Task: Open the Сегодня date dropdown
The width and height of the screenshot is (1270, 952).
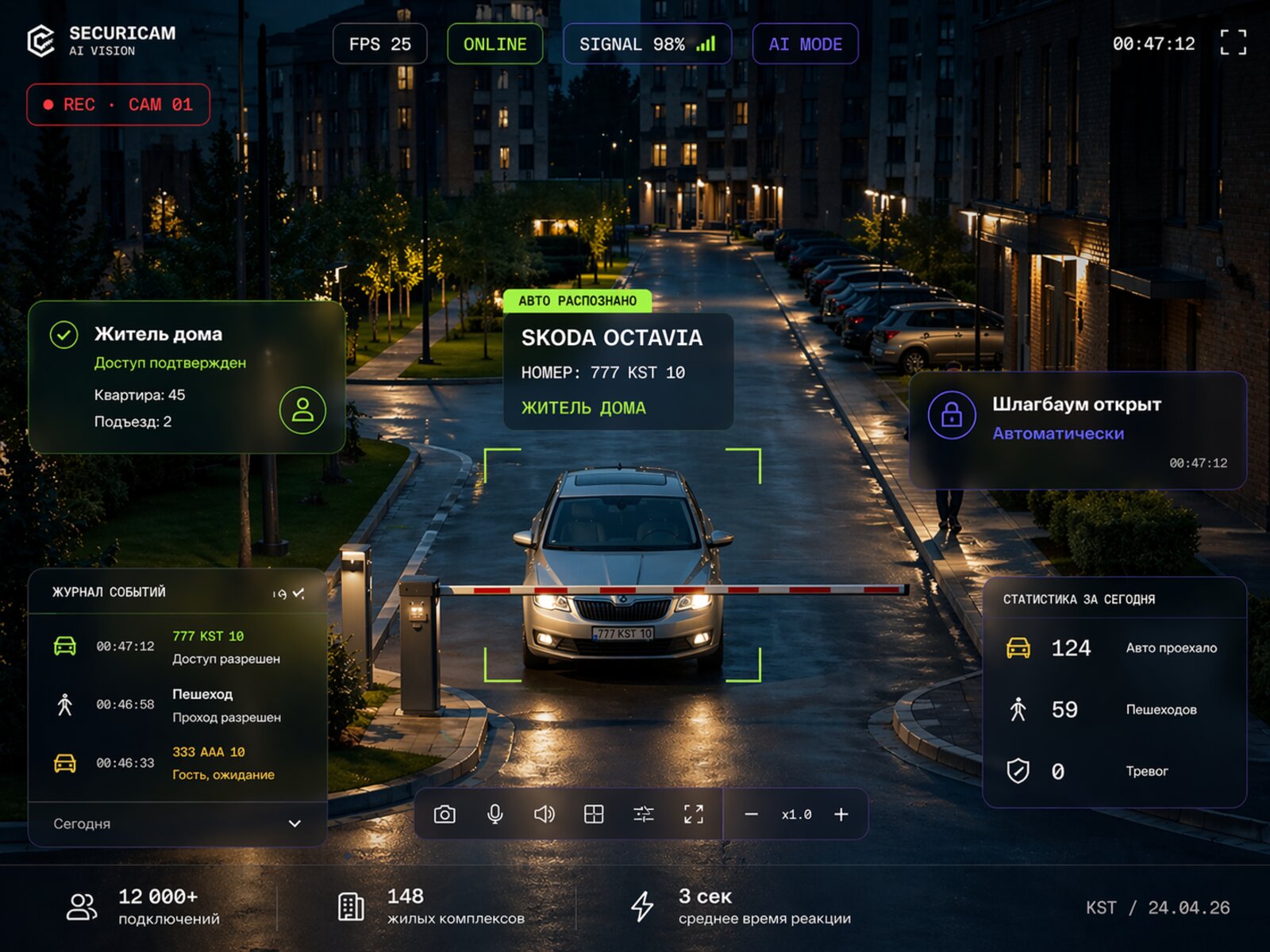Action: click(177, 823)
